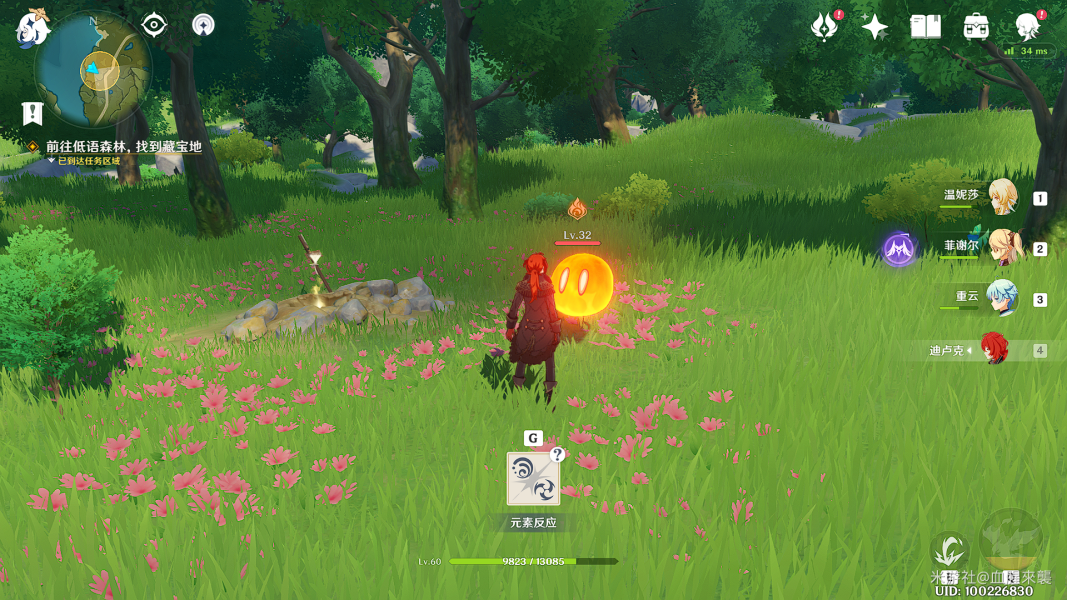The image size is (1067, 600).
Task: Activate the elemental sight eye icon
Action: tap(154, 25)
